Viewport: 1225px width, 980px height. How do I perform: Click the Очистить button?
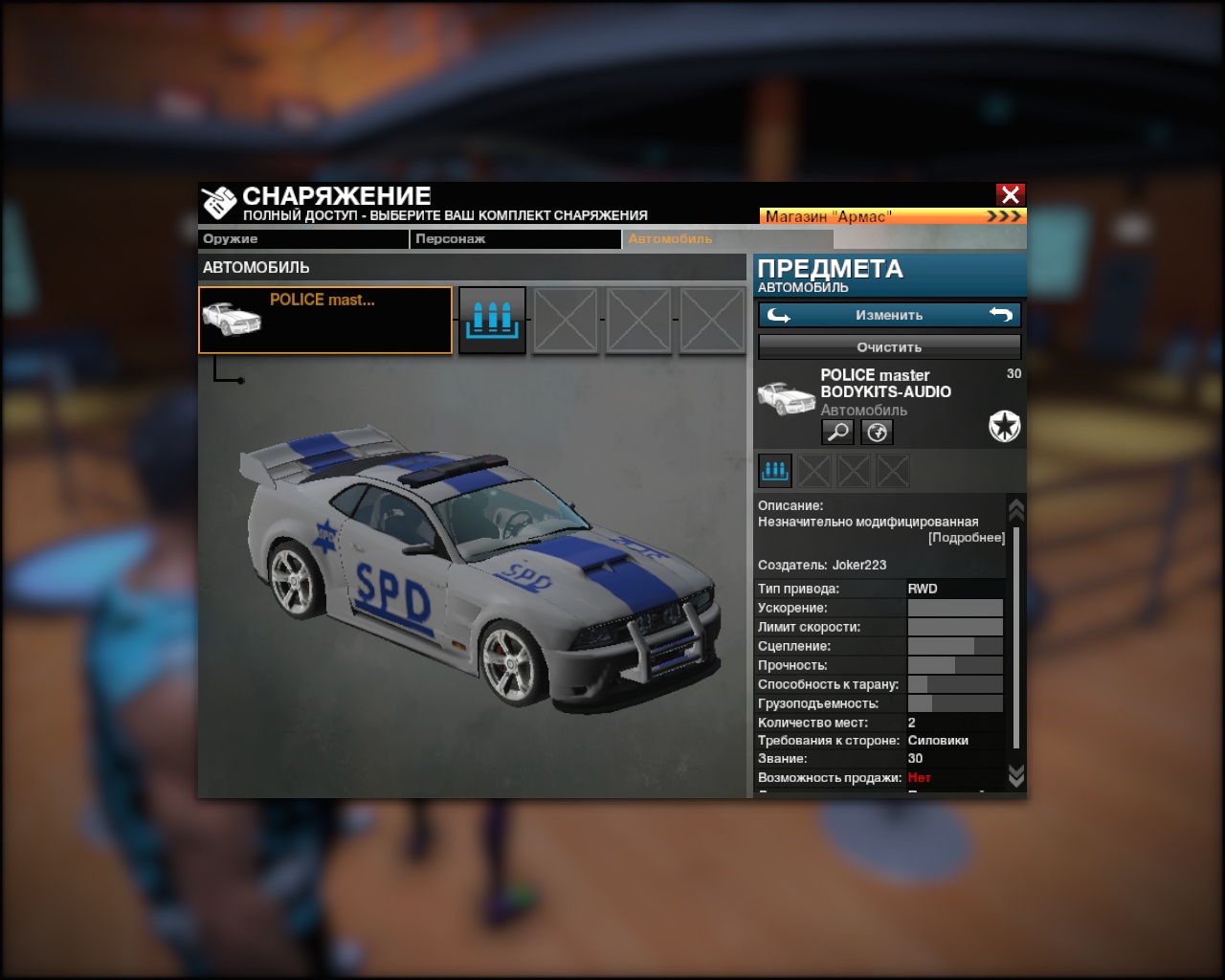[x=889, y=346]
